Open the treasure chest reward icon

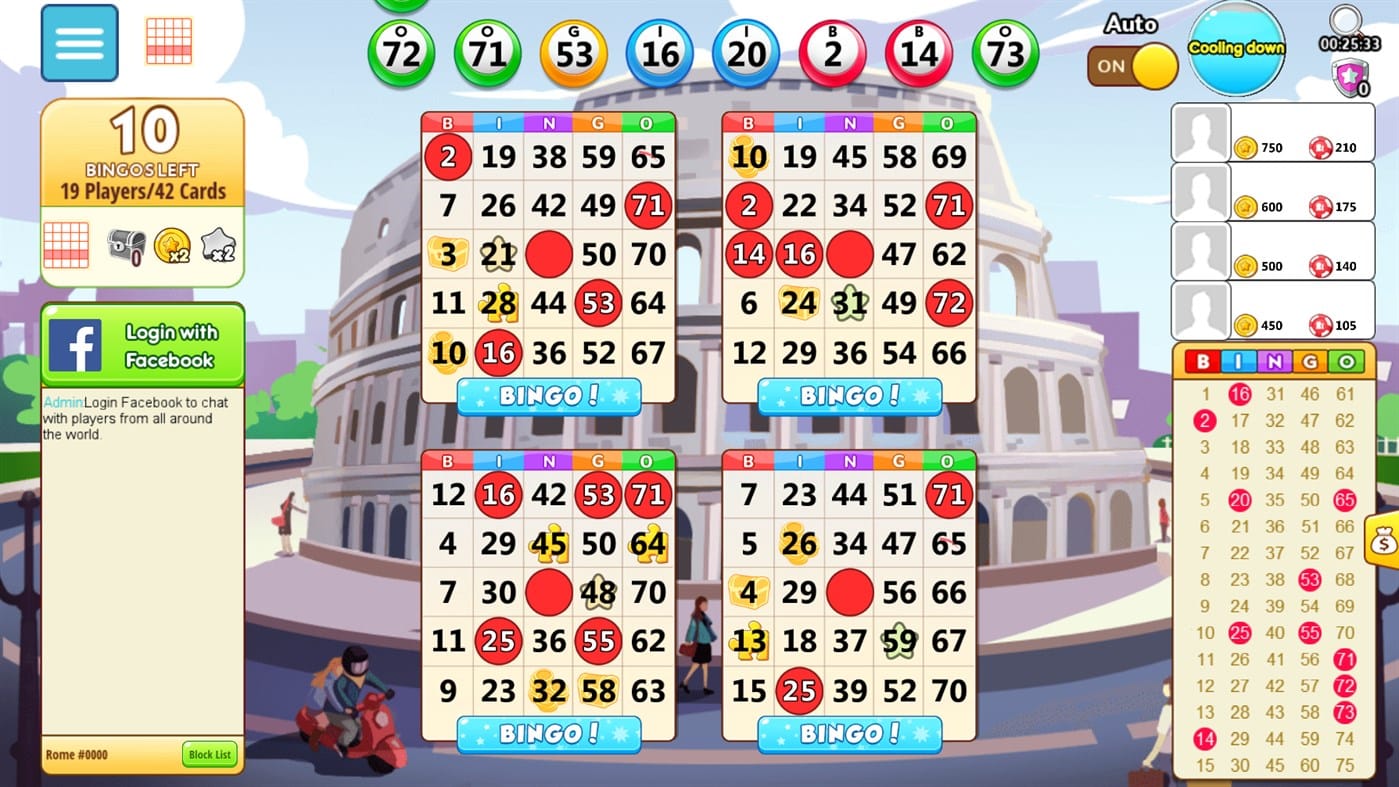(123, 248)
